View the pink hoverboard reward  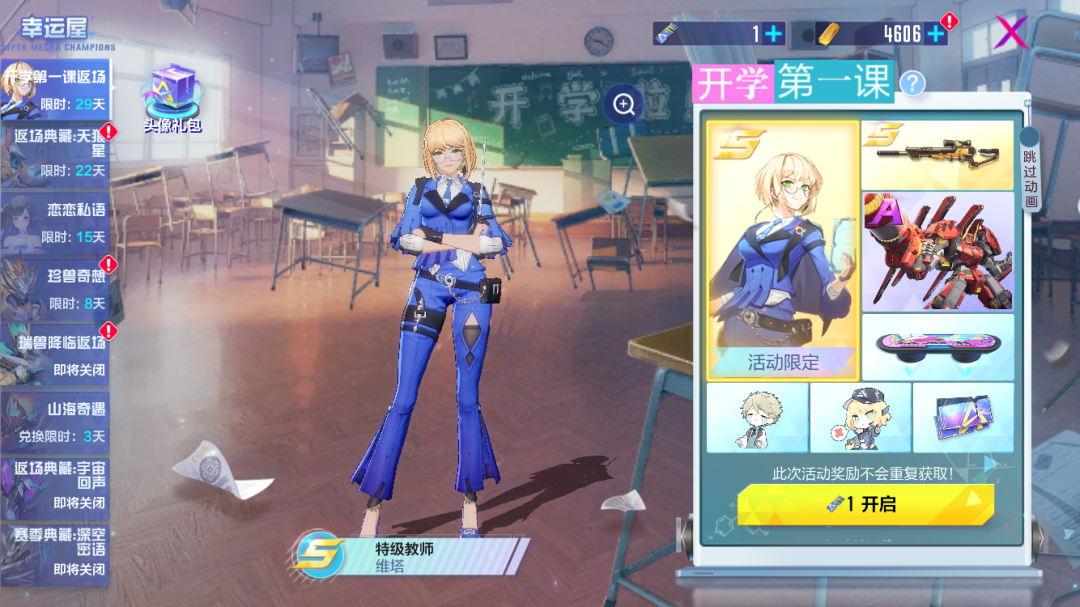pyautogui.click(x=937, y=346)
